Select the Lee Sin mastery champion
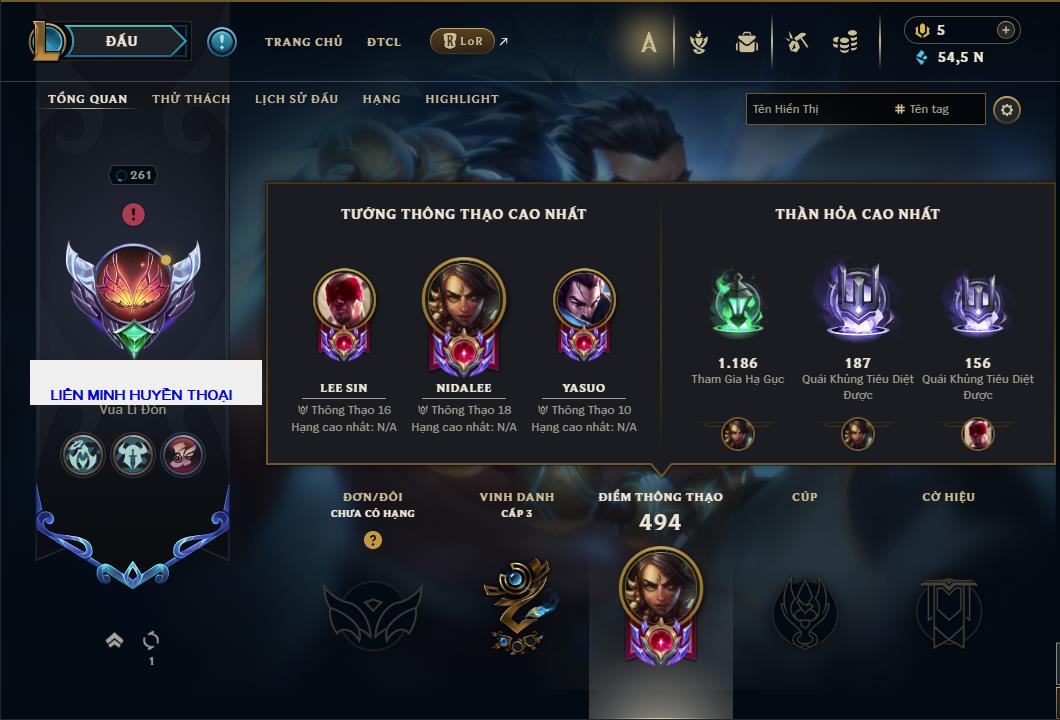 tap(344, 301)
